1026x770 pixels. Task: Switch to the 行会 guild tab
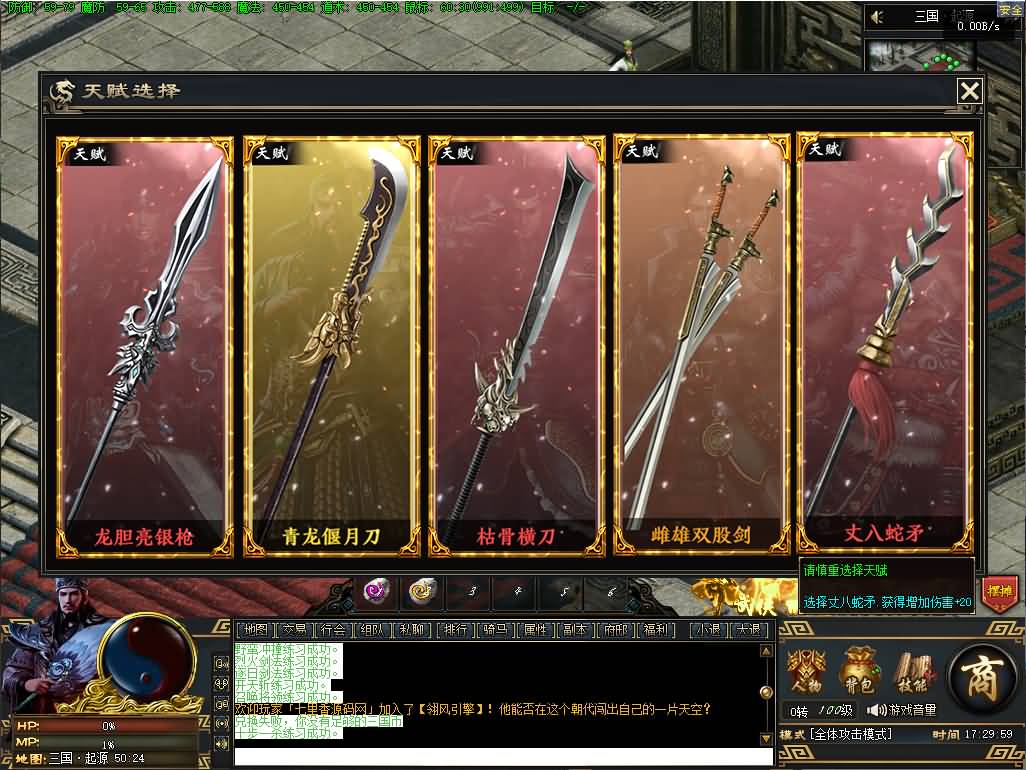point(333,630)
